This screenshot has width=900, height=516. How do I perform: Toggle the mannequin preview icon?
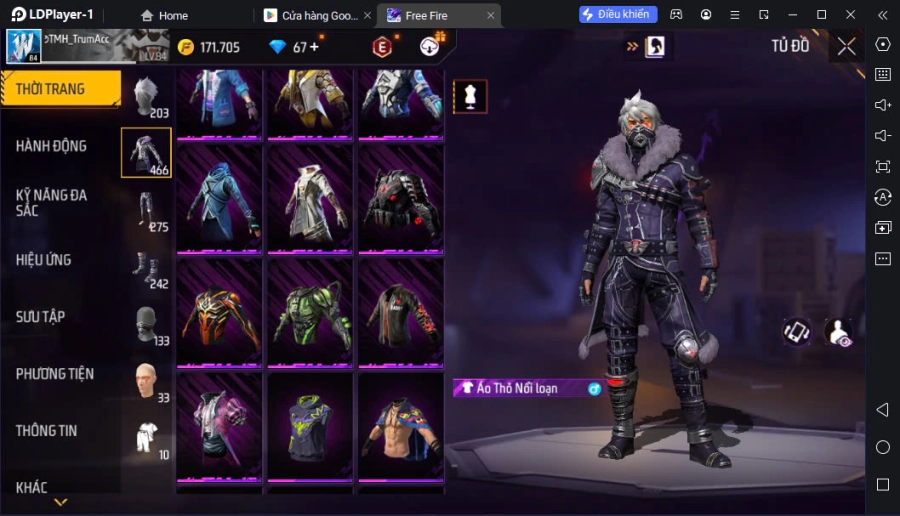pyautogui.click(x=470, y=96)
